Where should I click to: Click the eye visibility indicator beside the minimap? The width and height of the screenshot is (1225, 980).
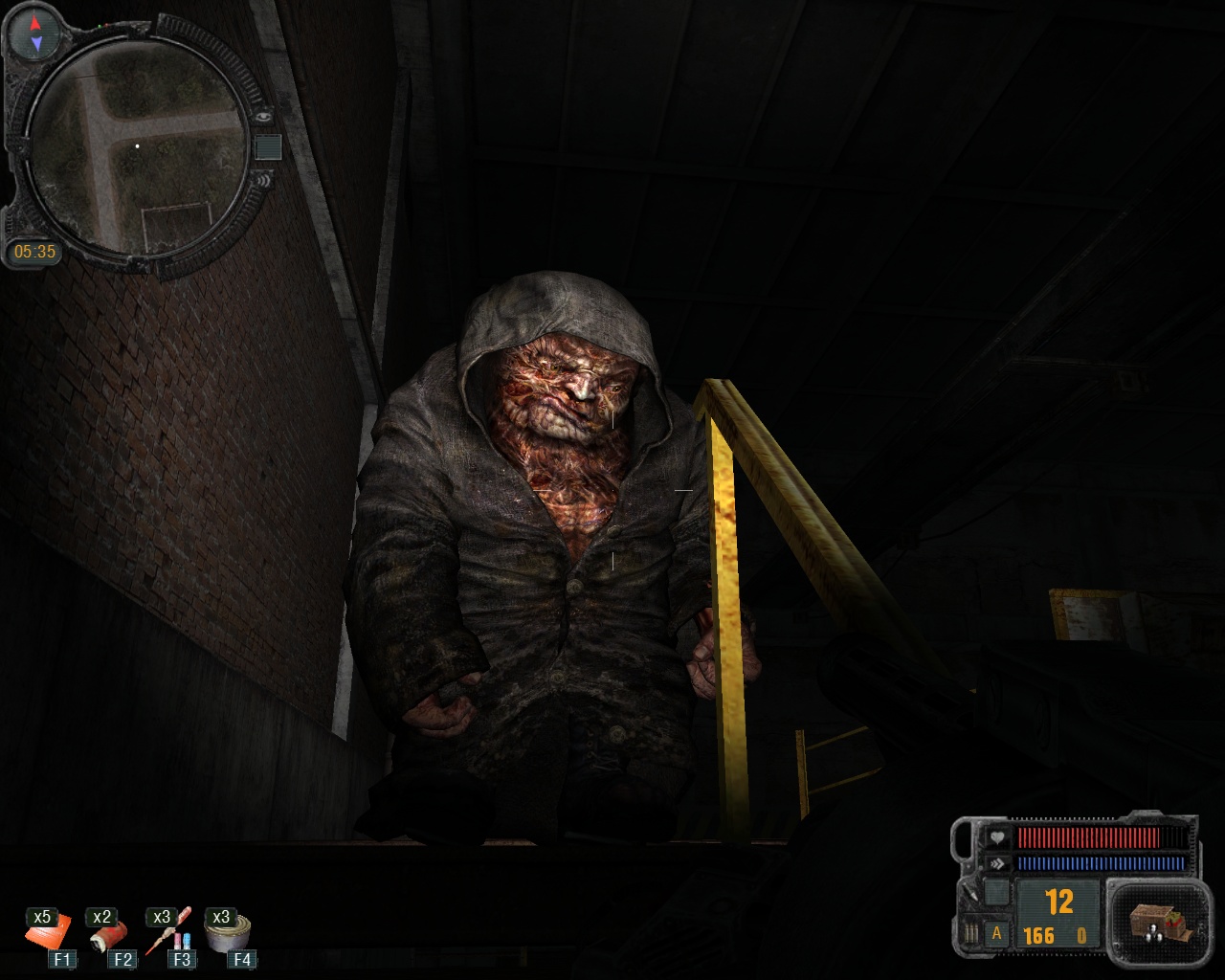264,116
